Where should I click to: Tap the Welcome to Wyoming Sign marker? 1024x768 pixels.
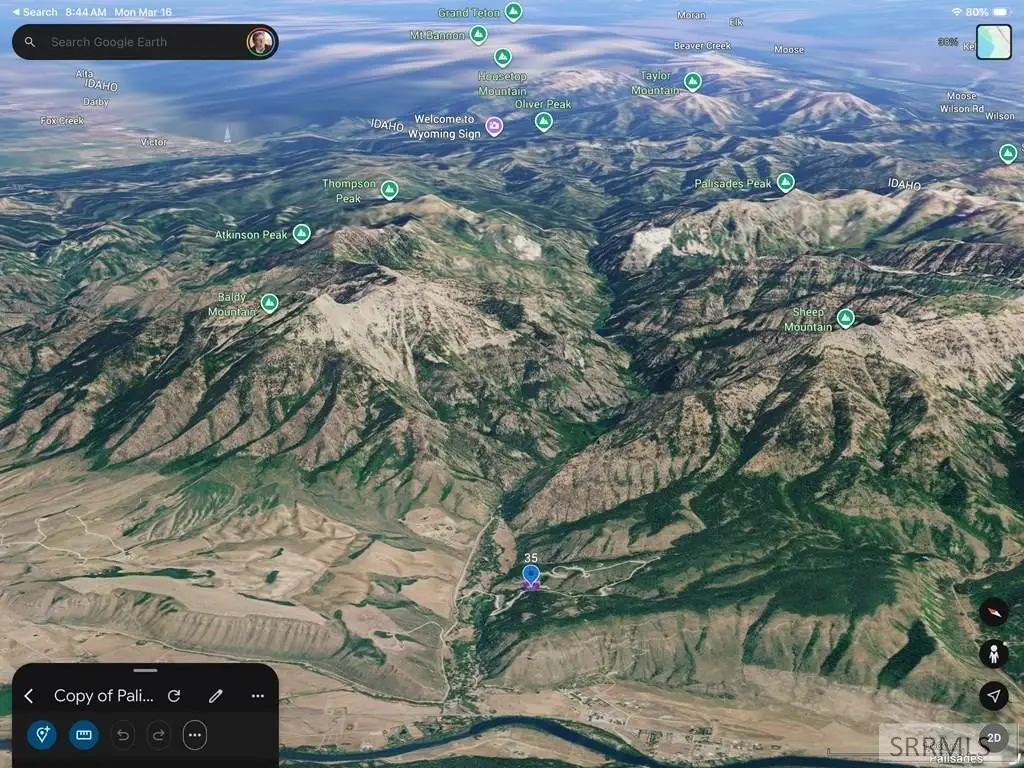pos(494,126)
